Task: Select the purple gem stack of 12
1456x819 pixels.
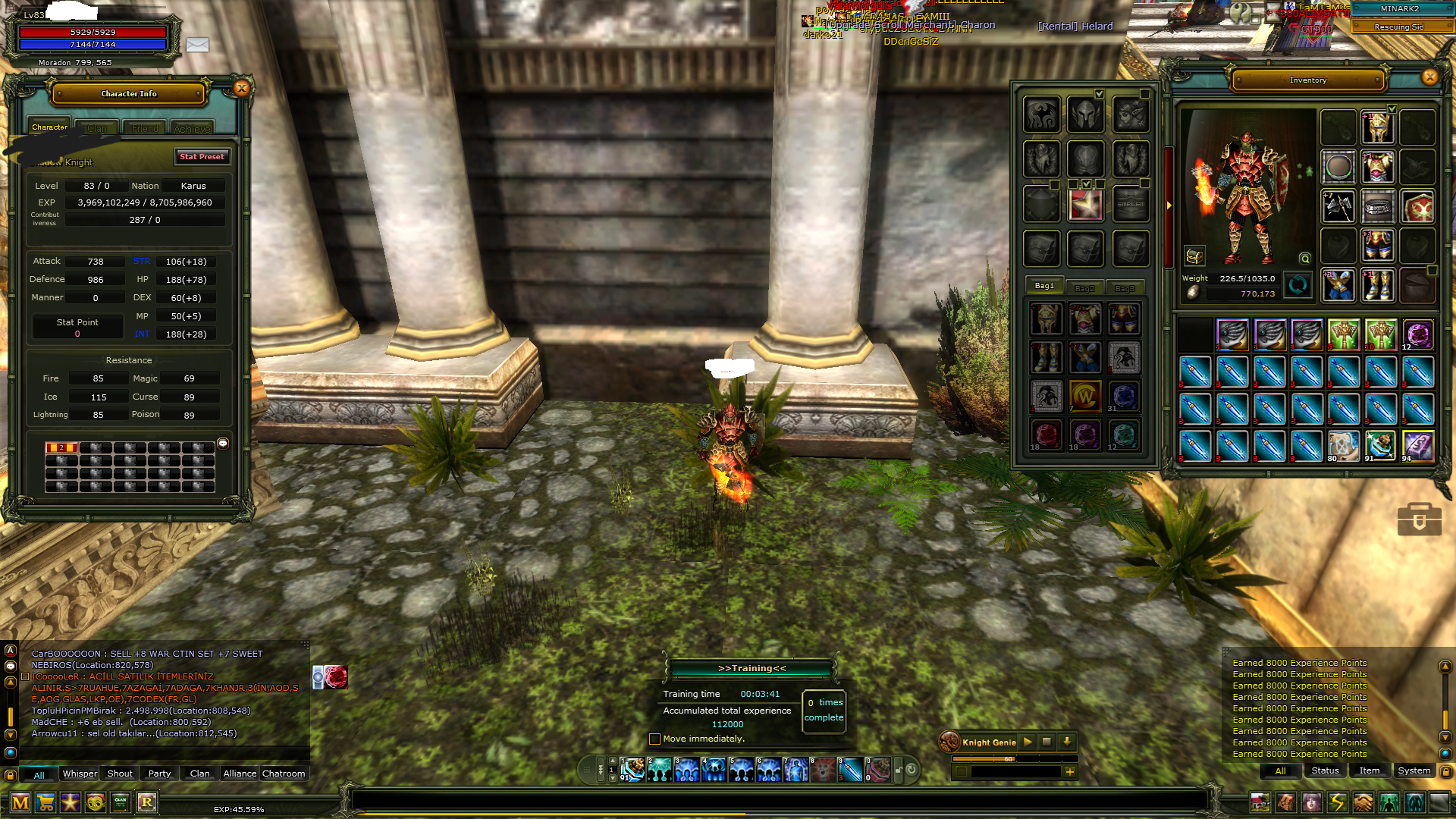Action: point(1417,334)
